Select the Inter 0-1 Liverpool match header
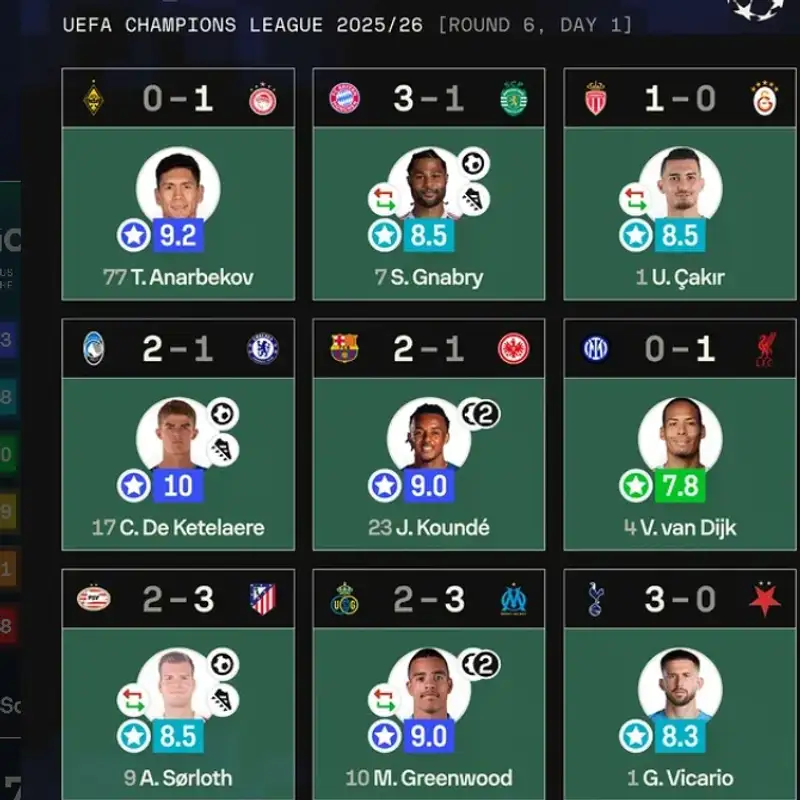800x800 pixels. click(x=680, y=348)
